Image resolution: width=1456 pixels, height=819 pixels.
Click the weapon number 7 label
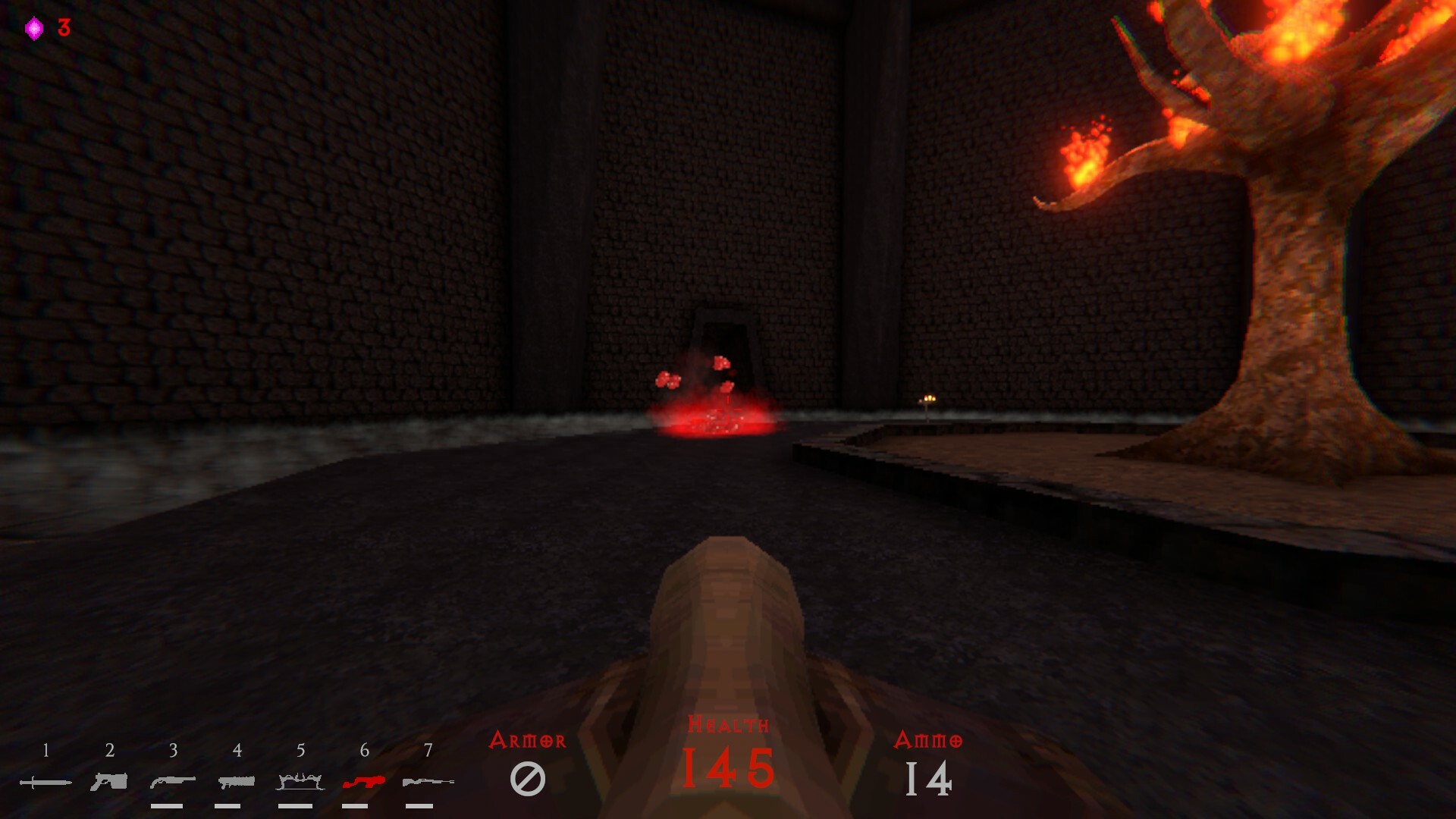pos(428,752)
